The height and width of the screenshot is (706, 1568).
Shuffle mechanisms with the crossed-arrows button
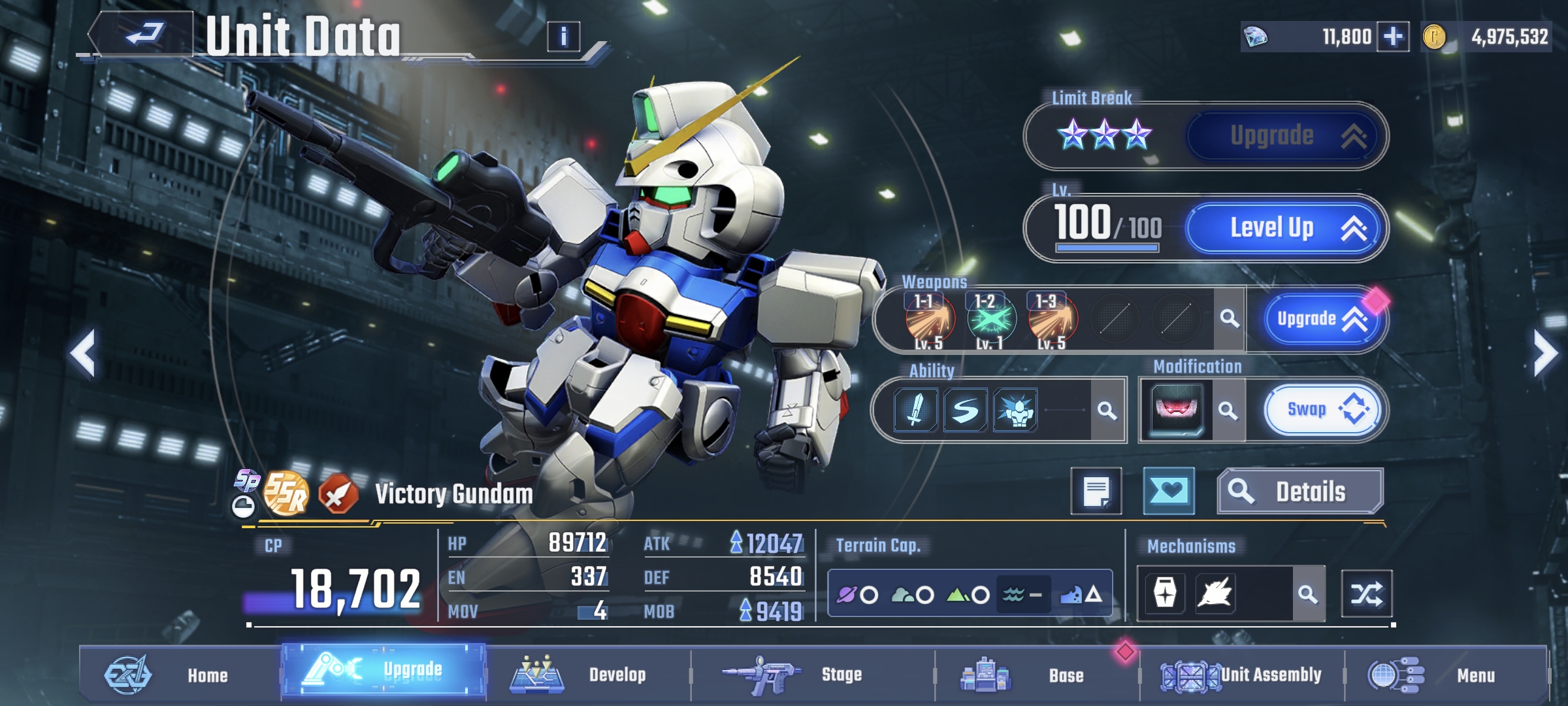(1366, 594)
